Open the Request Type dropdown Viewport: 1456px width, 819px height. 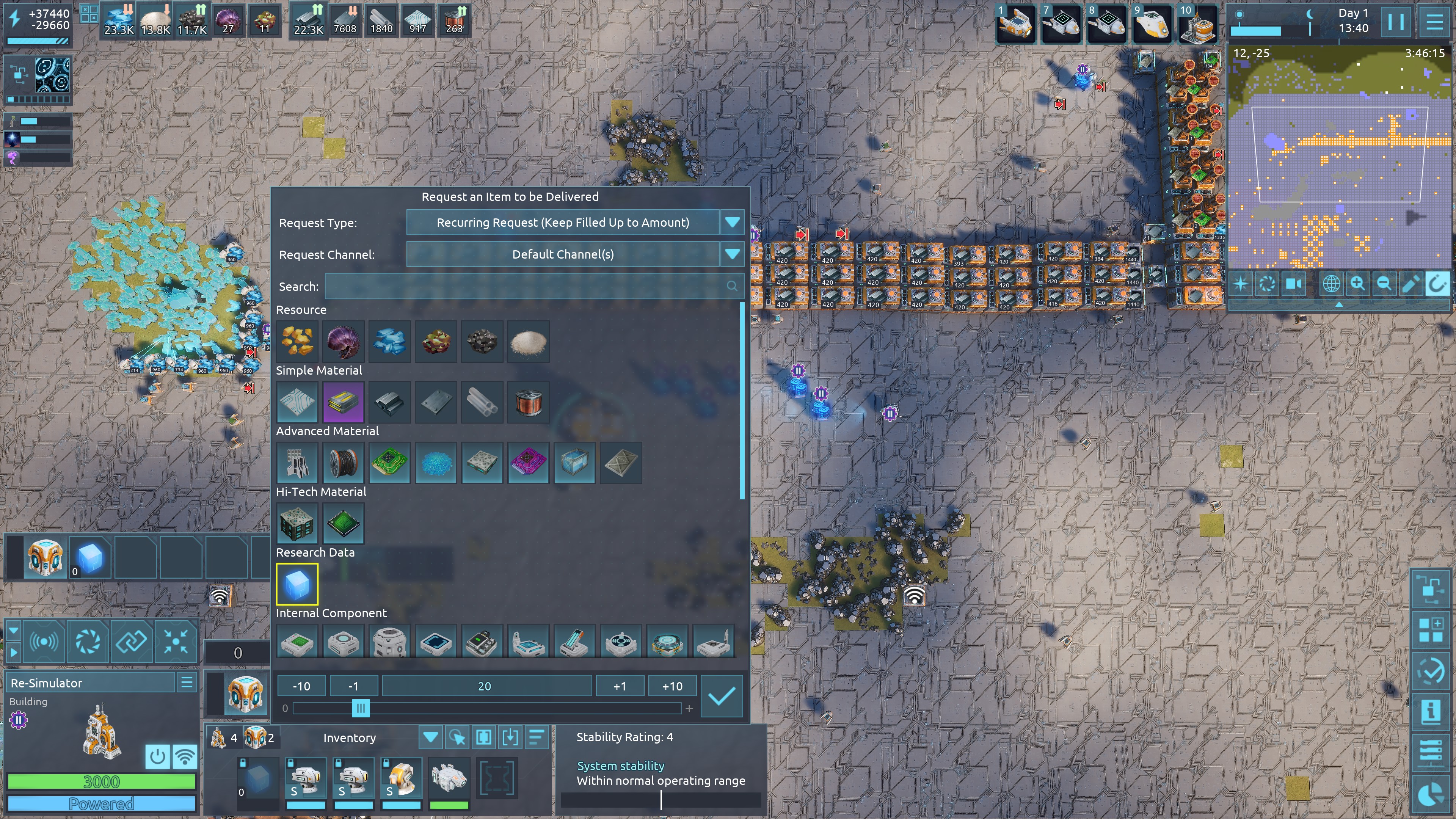pyautogui.click(x=732, y=222)
